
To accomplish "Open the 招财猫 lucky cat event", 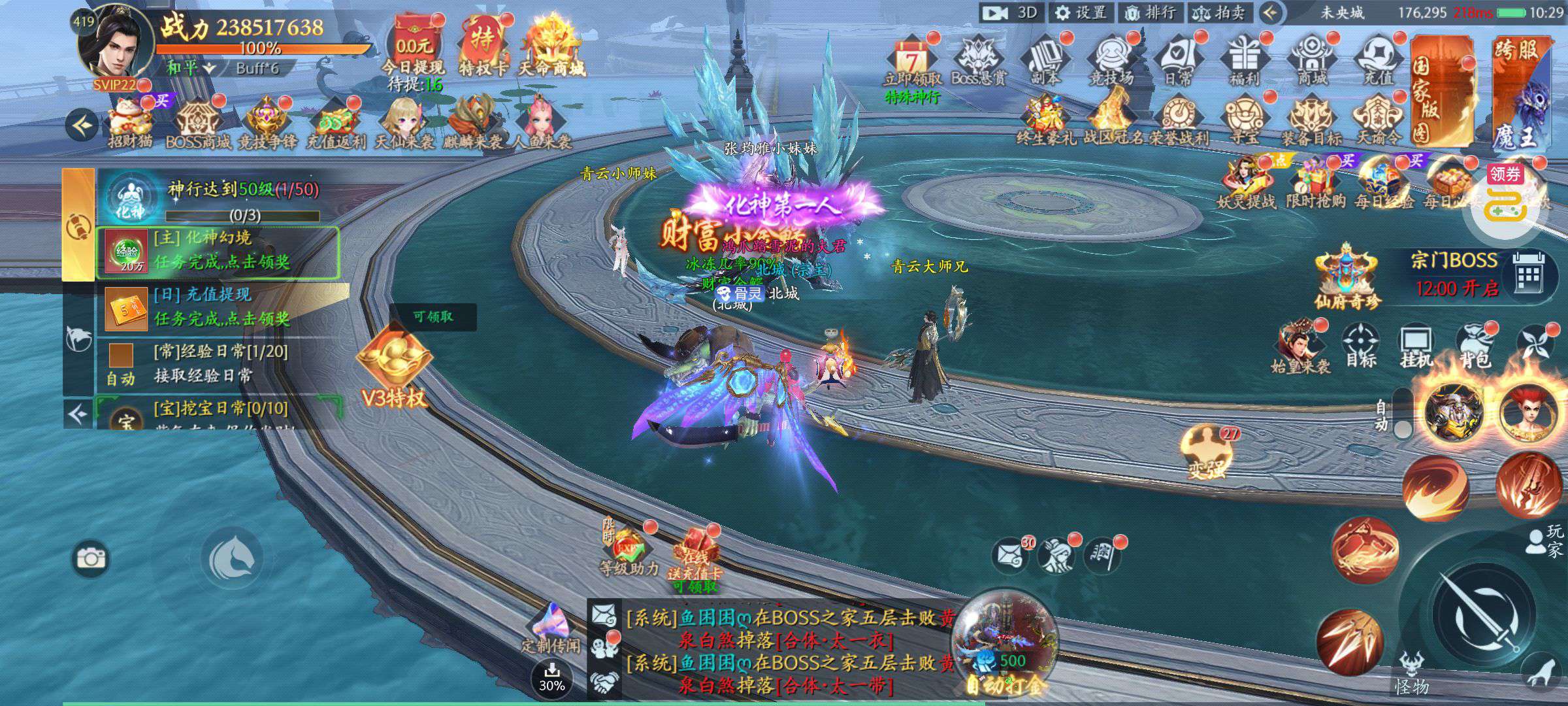I will click(130, 123).
